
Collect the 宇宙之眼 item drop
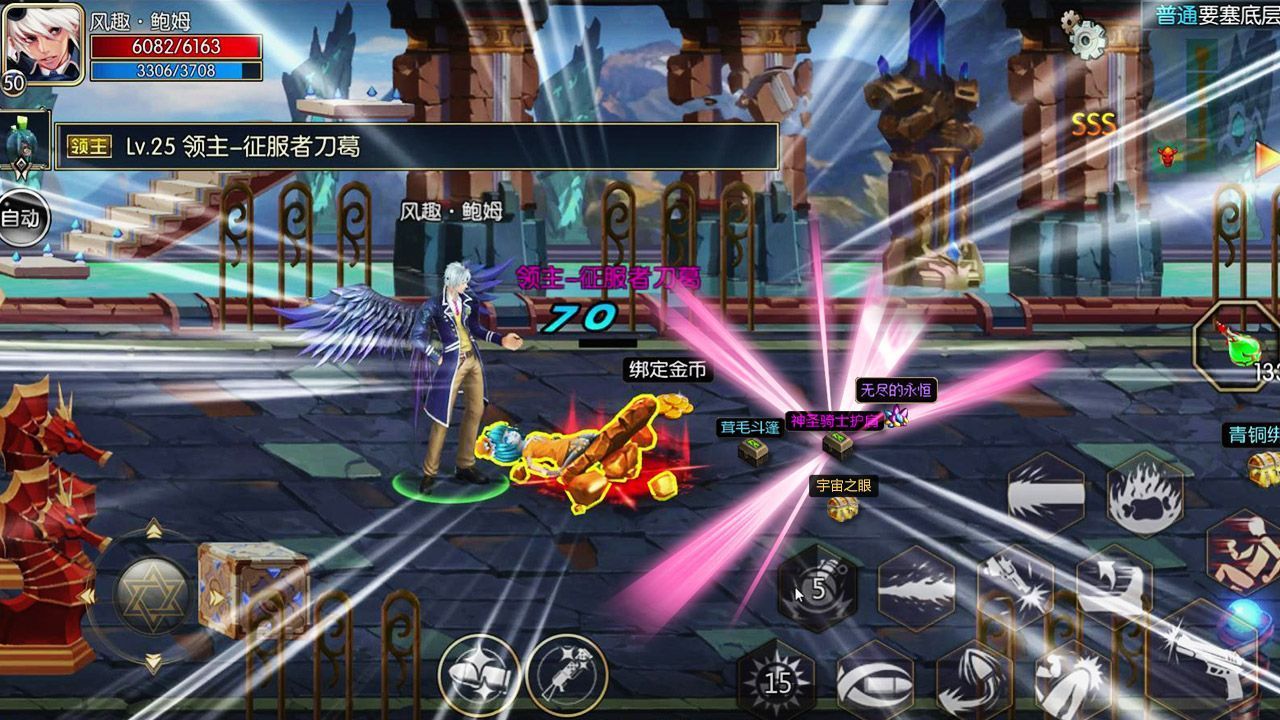840,510
